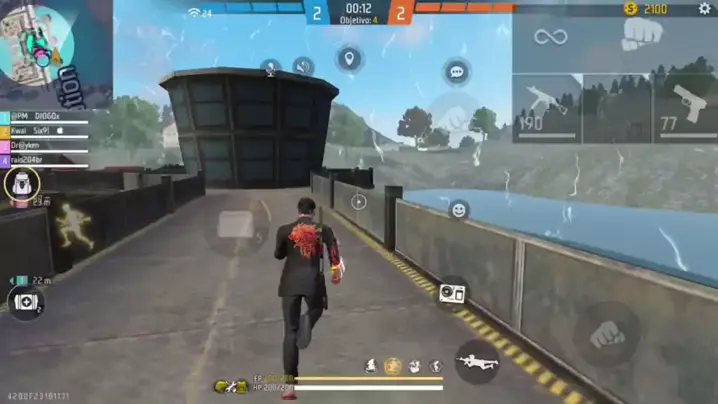The image size is (718, 404).
Task: Open the settings gear
Action: (x=705, y=9)
